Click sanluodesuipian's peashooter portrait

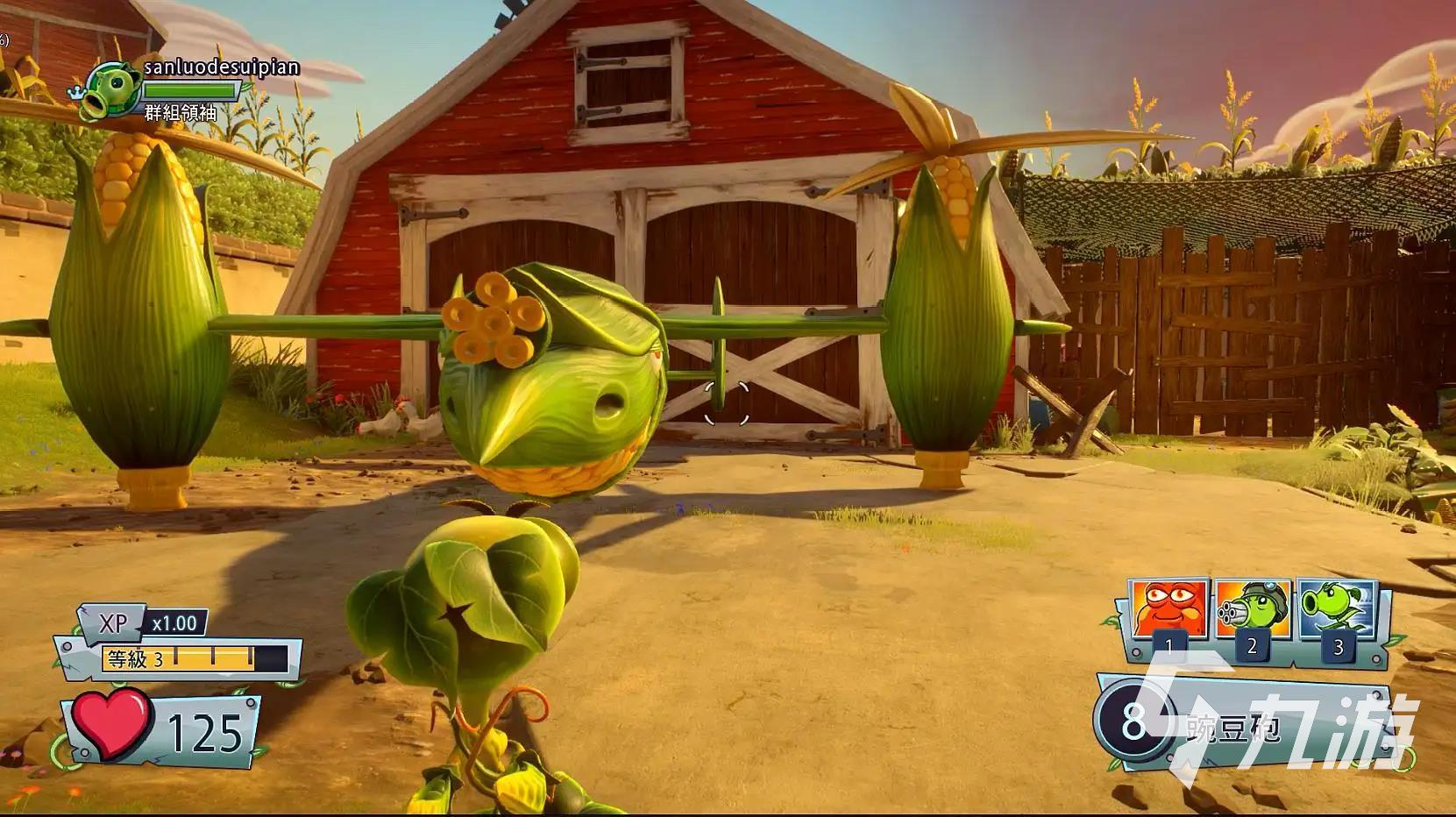tap(109, 89)
